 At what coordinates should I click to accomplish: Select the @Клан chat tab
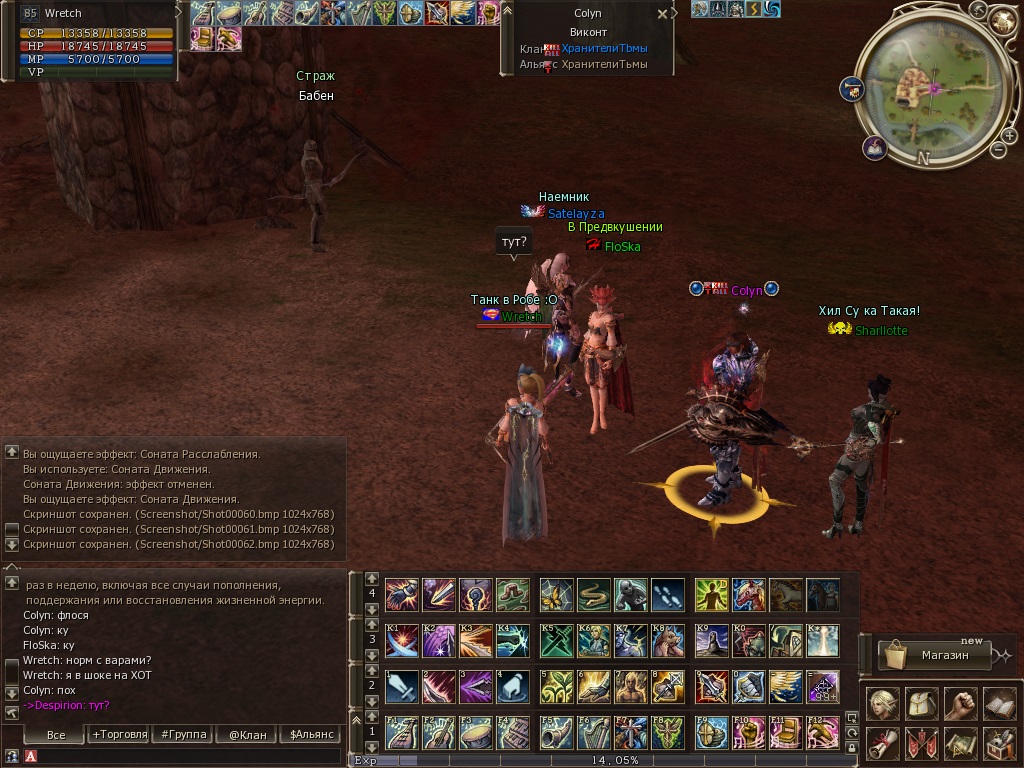[x=247, y=734]
